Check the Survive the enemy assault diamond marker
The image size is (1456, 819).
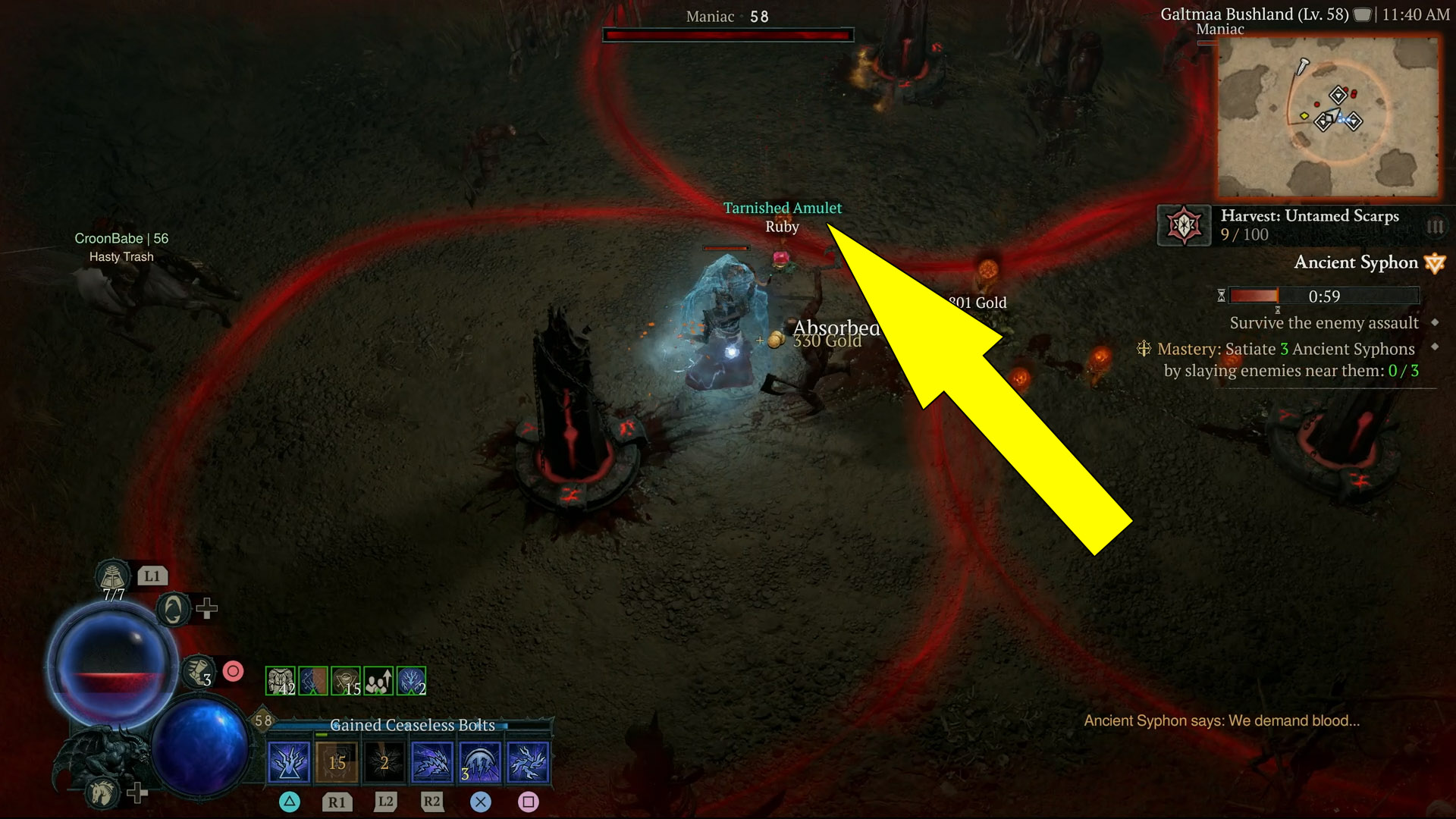(x=1434, y=323)
